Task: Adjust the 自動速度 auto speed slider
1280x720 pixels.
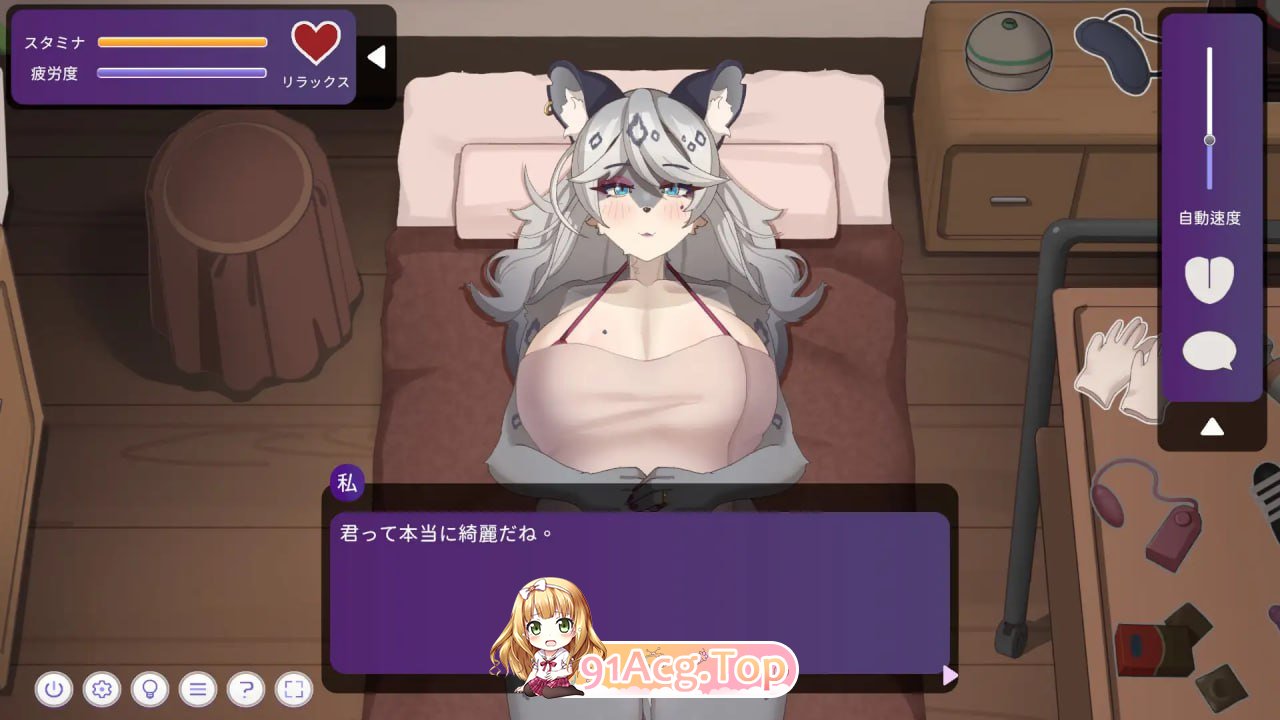Action: pos(1209,142)
